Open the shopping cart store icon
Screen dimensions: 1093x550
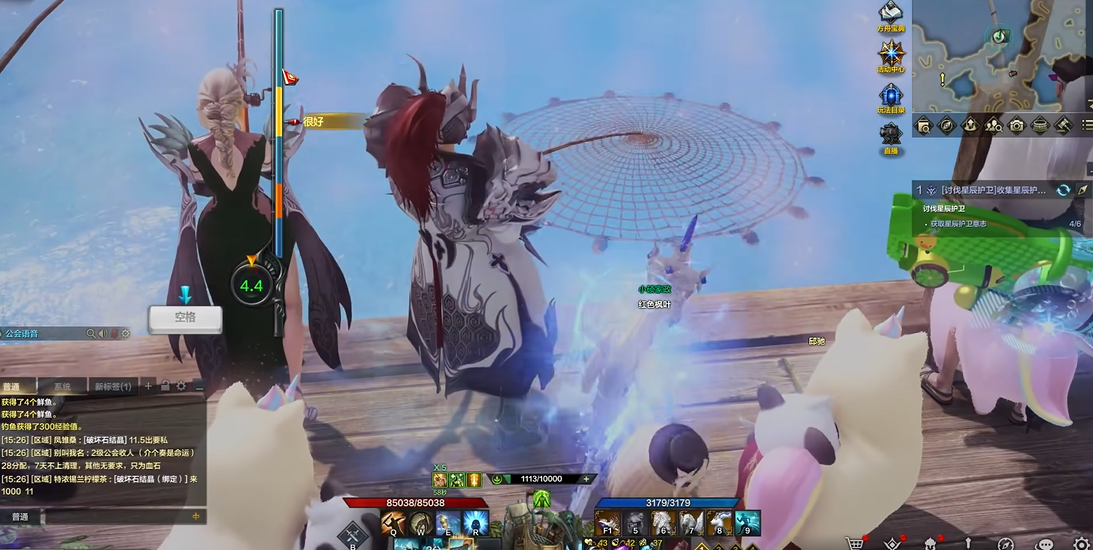click(855, 543)
